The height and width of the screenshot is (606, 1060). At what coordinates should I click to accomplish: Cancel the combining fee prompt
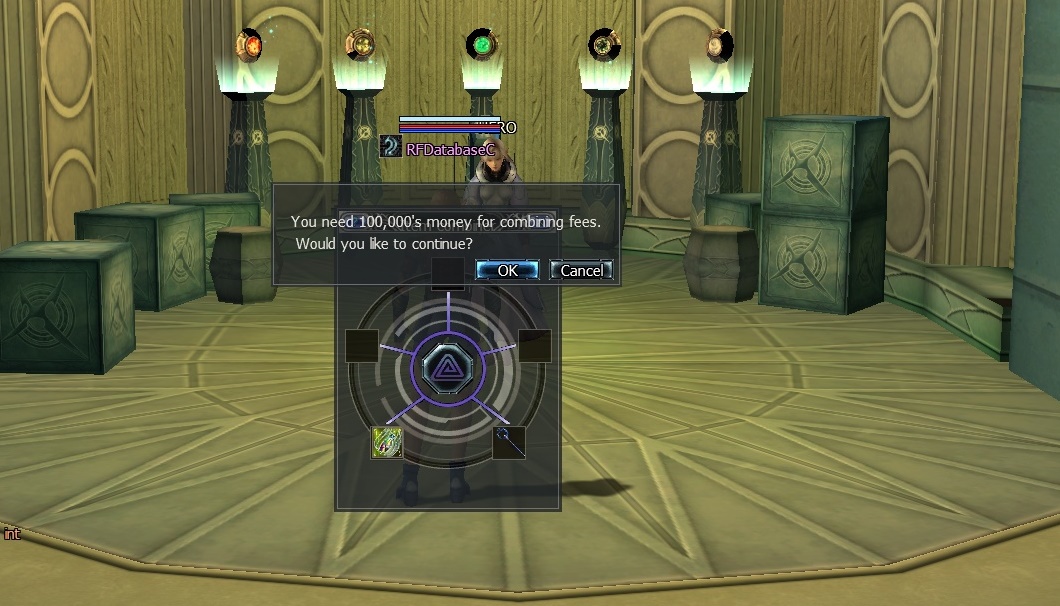pos(581,270)
